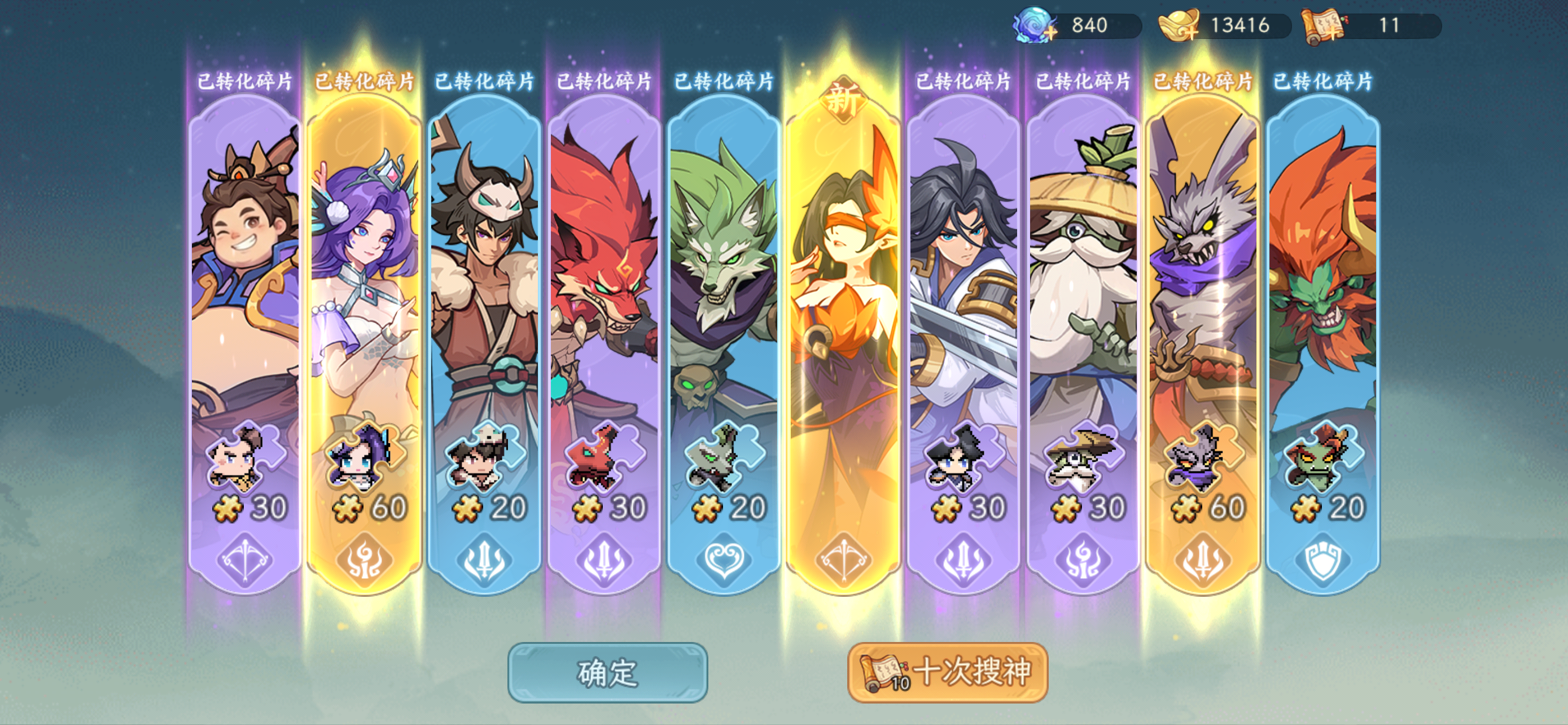Select the red fox character card
Screen dimensions: 1568x725
click(x=603, y=274)
